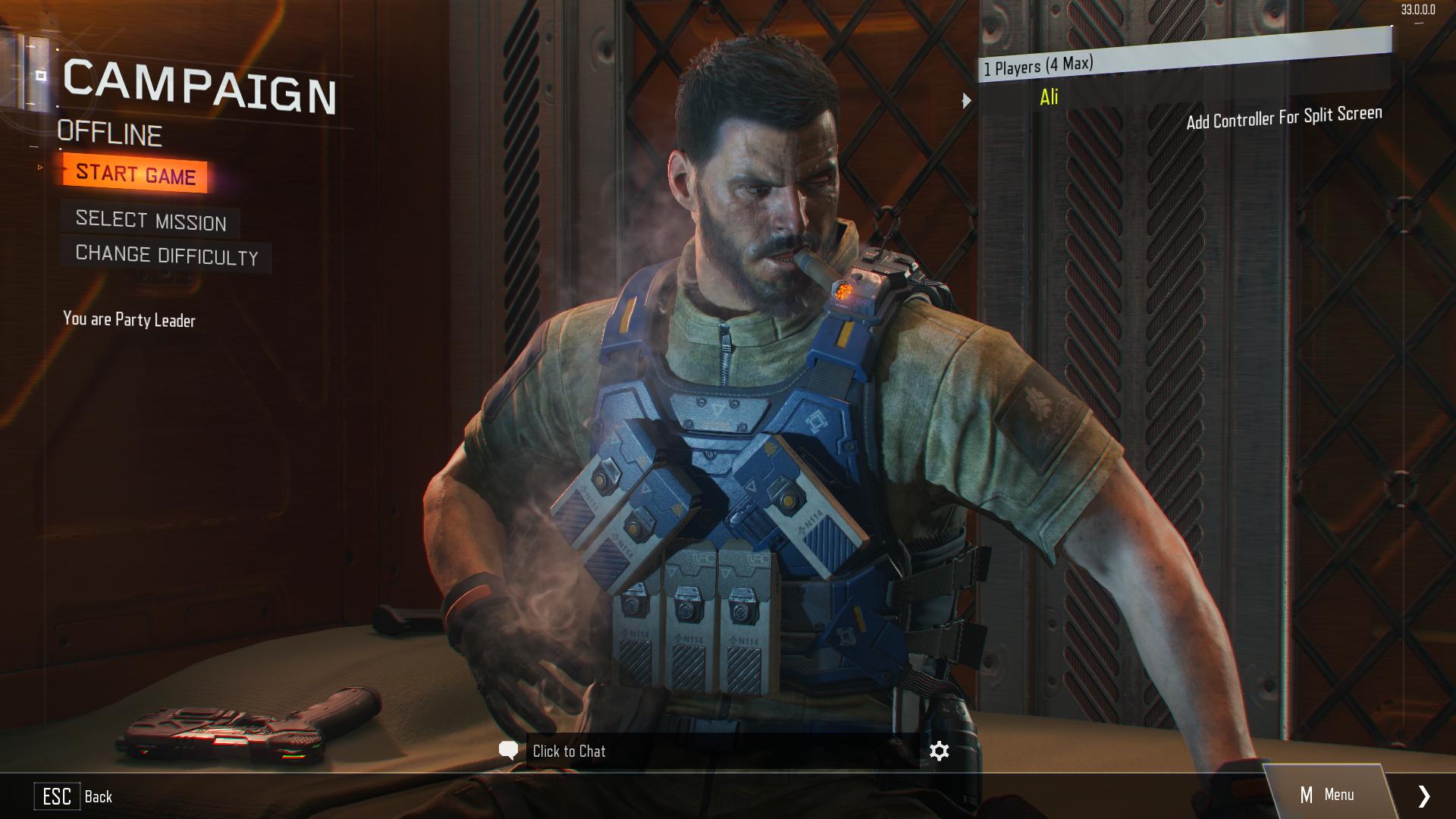Start the campaign with Start Game
Image resolution: width=1456 pixels, height=819 pixels.
point(136,174)
